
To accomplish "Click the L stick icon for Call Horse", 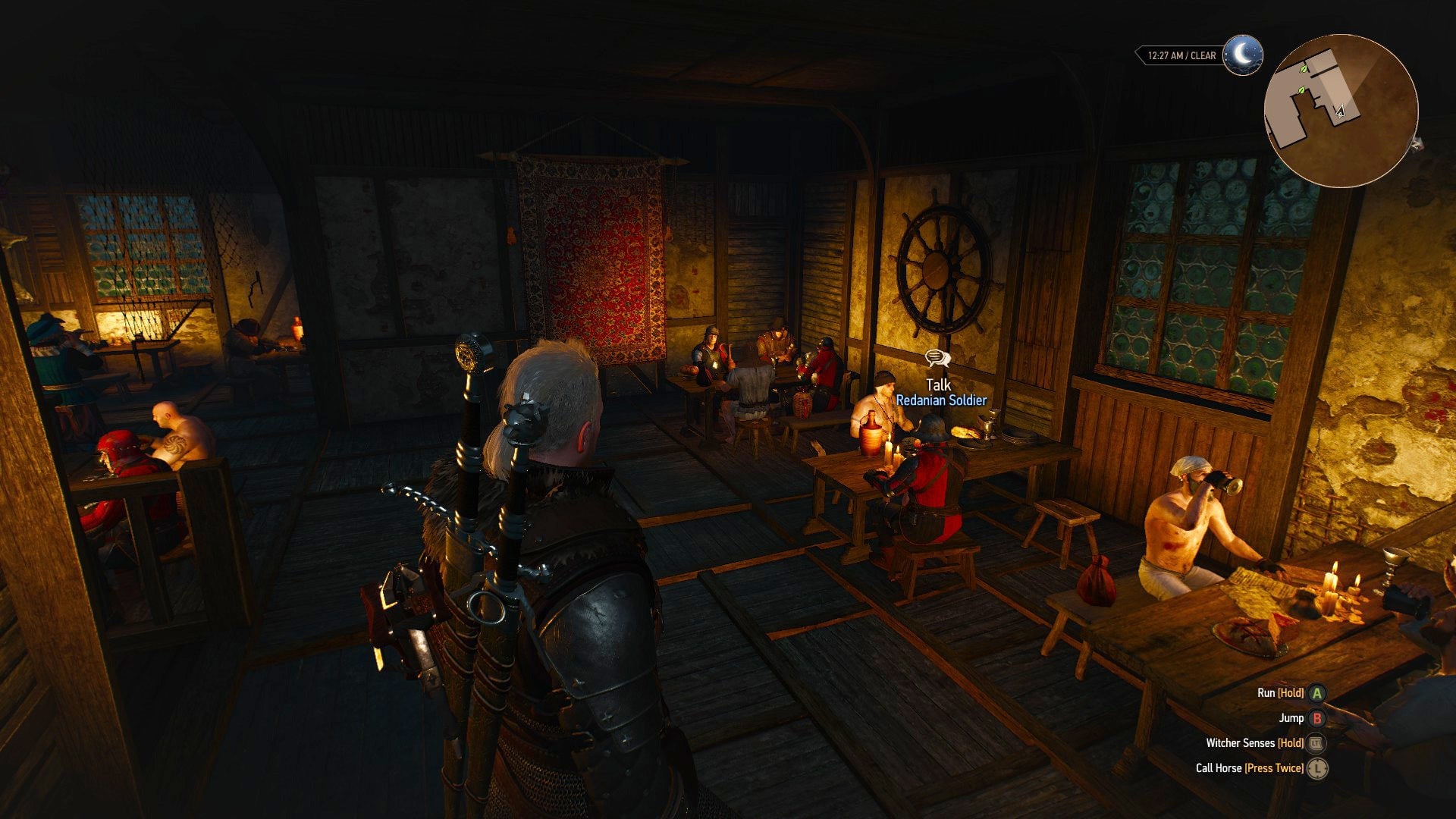I will (1317, 768).
